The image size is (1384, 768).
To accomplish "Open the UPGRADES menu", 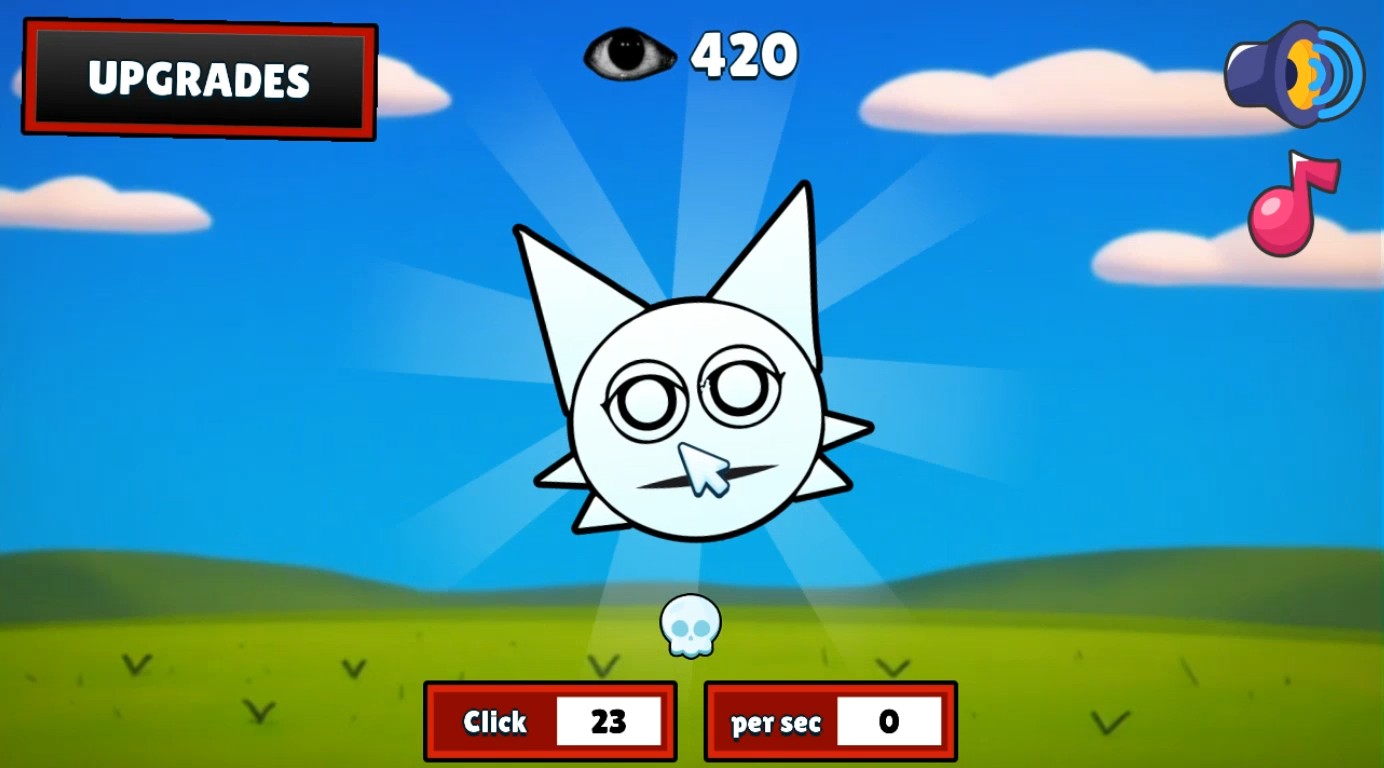I will (197, 80).
